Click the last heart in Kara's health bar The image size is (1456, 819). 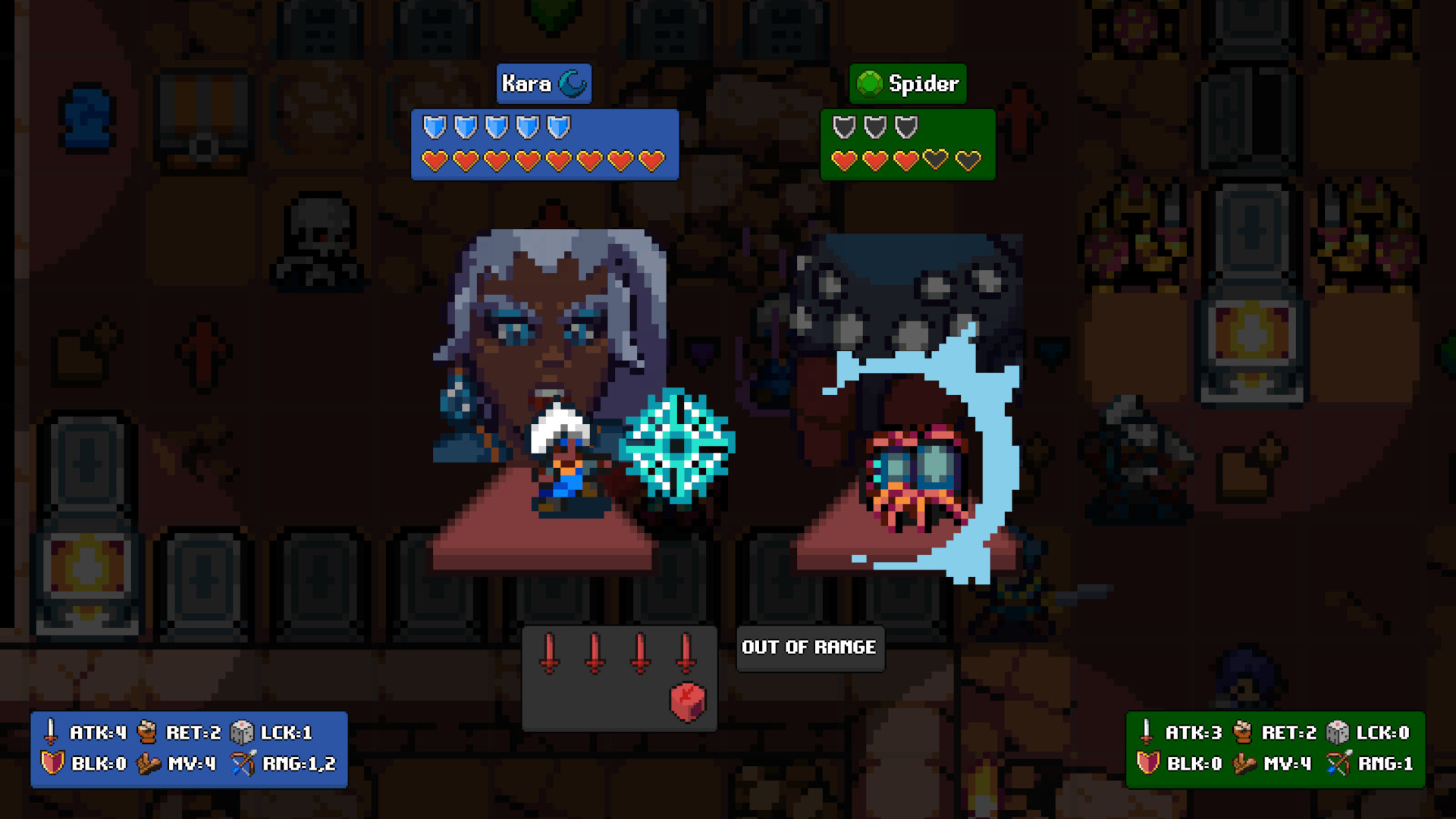tap(650, 162)
